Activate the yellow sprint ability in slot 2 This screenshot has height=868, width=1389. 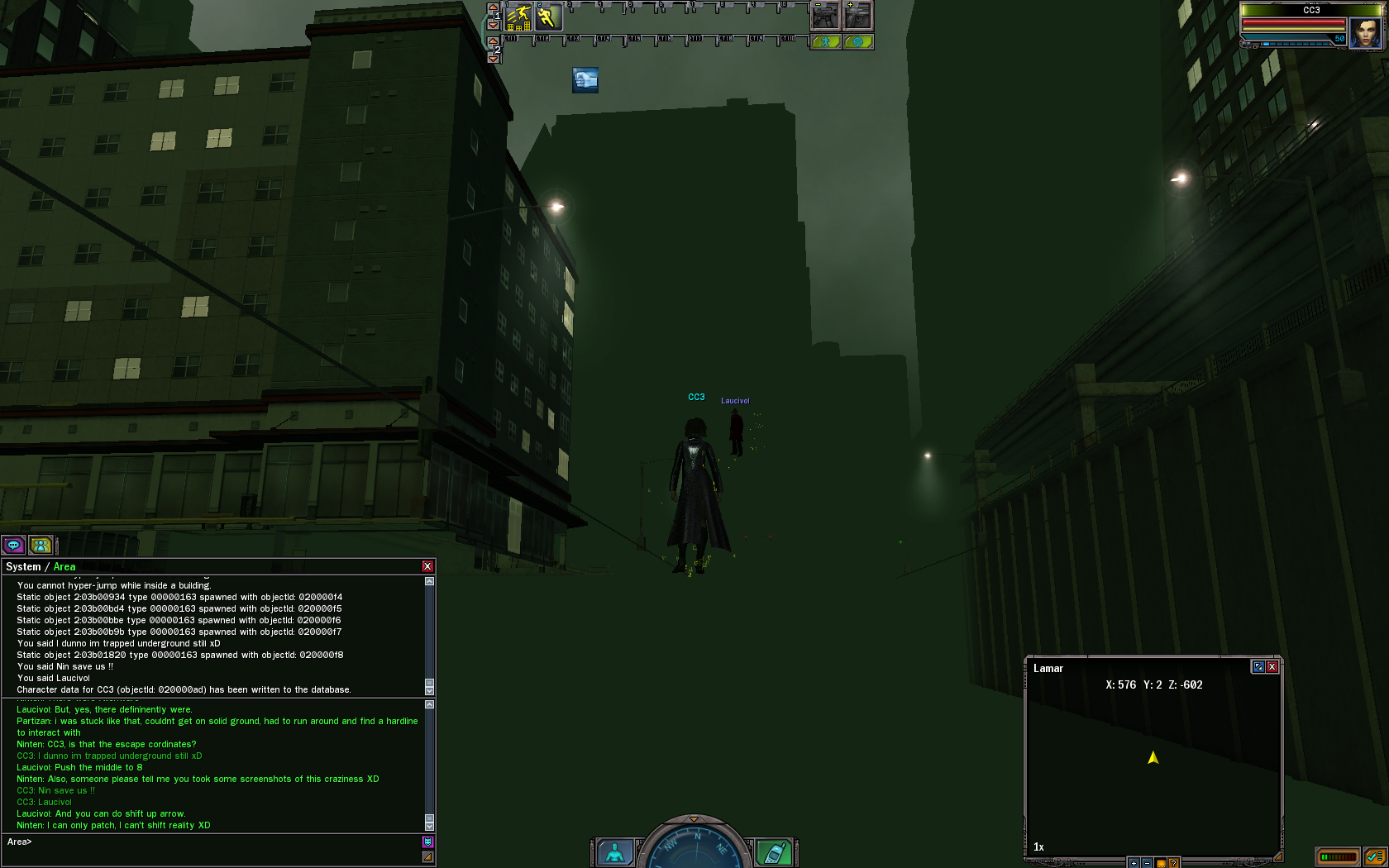click(x=548, y=17)
